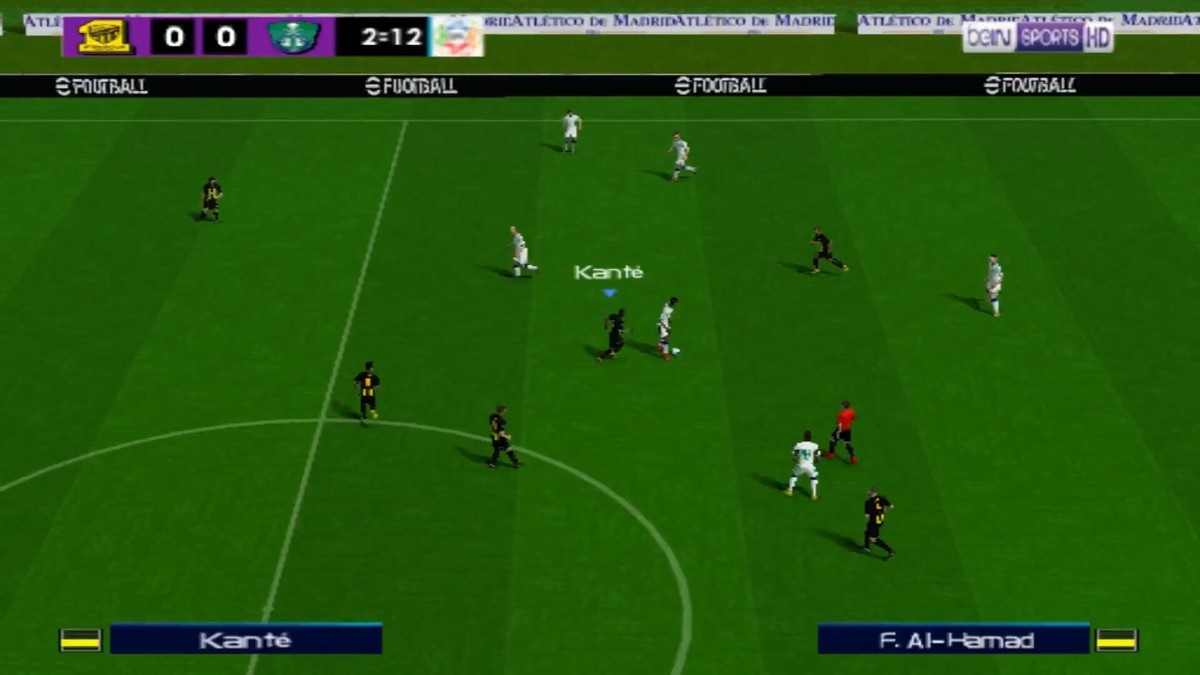The width and height of the screenshot is (1200, 675).
Task: Open the beIN Sports HD channel logo
Action: click(x=1037, y=37)
